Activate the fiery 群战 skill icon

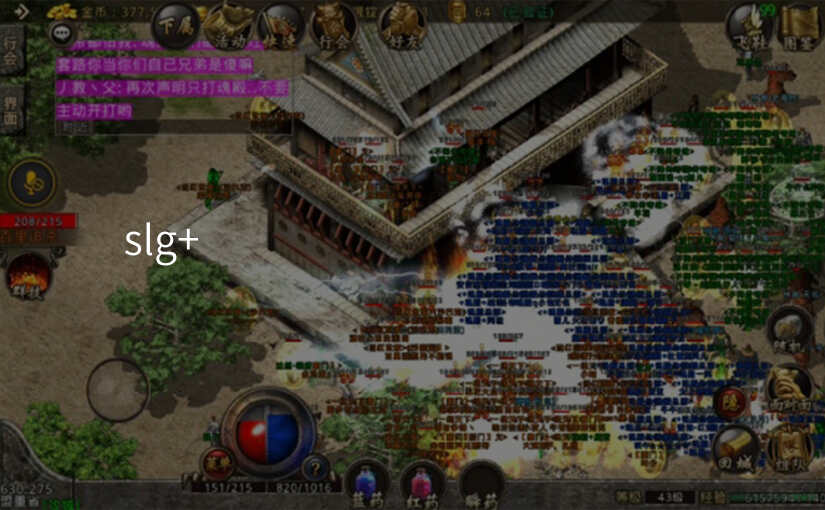click(x=29, y=276)
